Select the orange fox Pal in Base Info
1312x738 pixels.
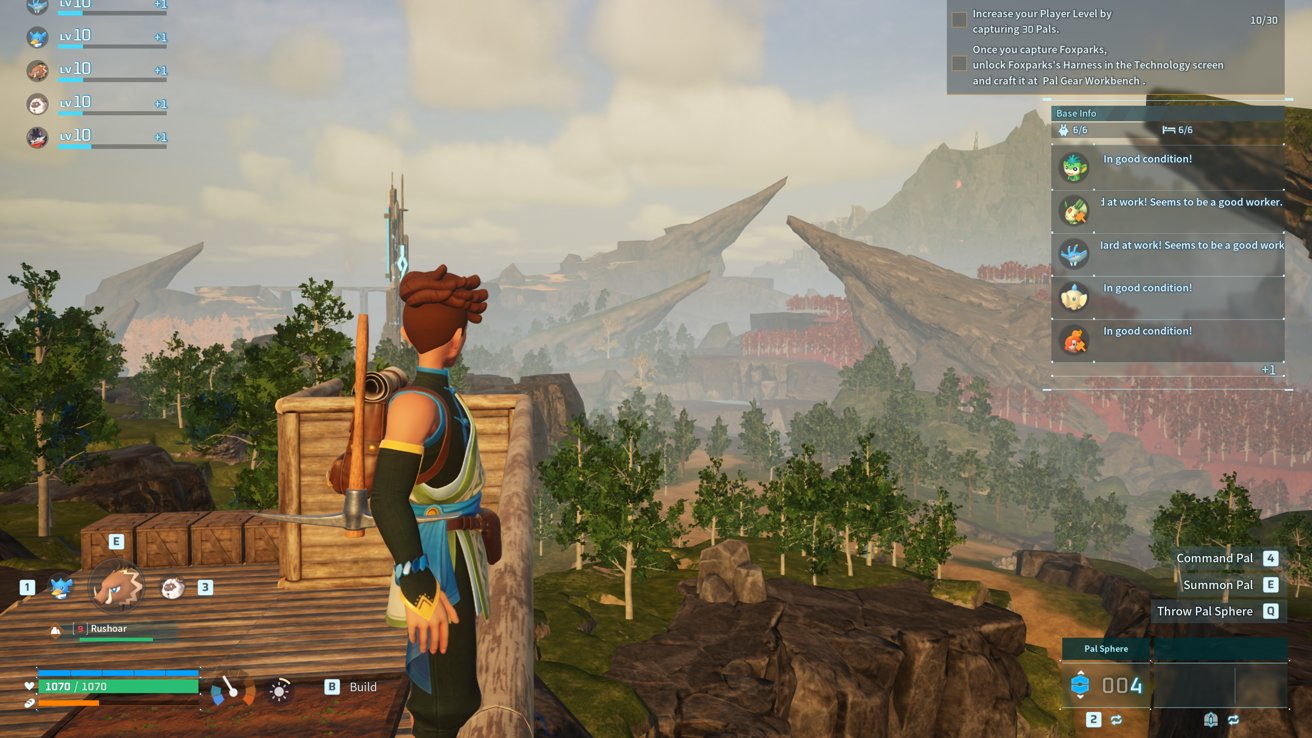click(x=1074, y=339)
